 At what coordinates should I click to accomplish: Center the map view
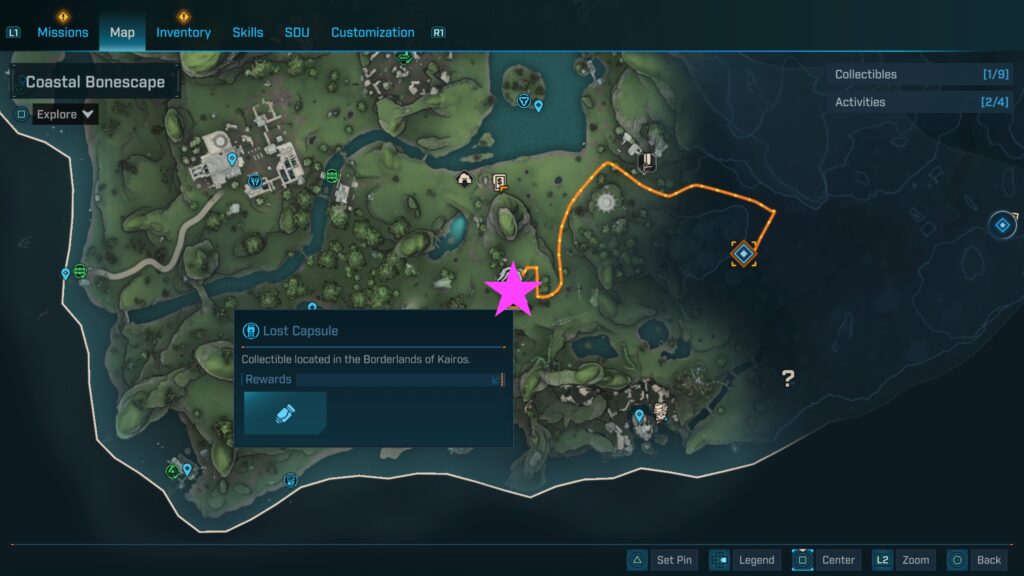tap(825, 560)
